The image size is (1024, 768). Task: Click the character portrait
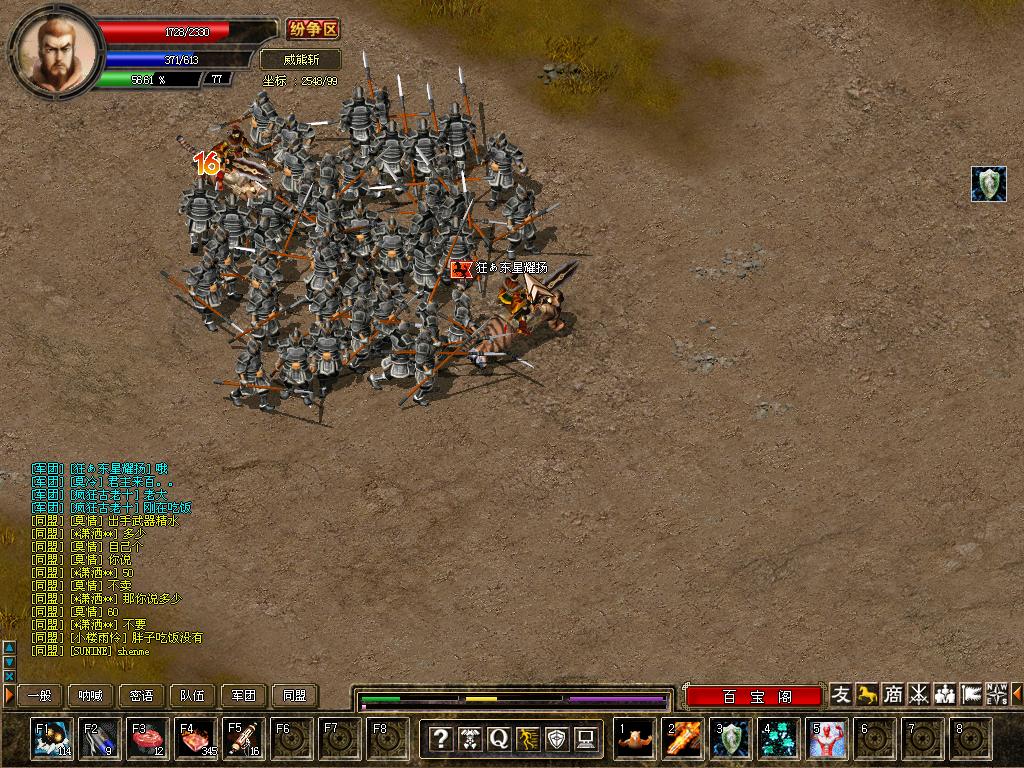(x=56, y=52)
